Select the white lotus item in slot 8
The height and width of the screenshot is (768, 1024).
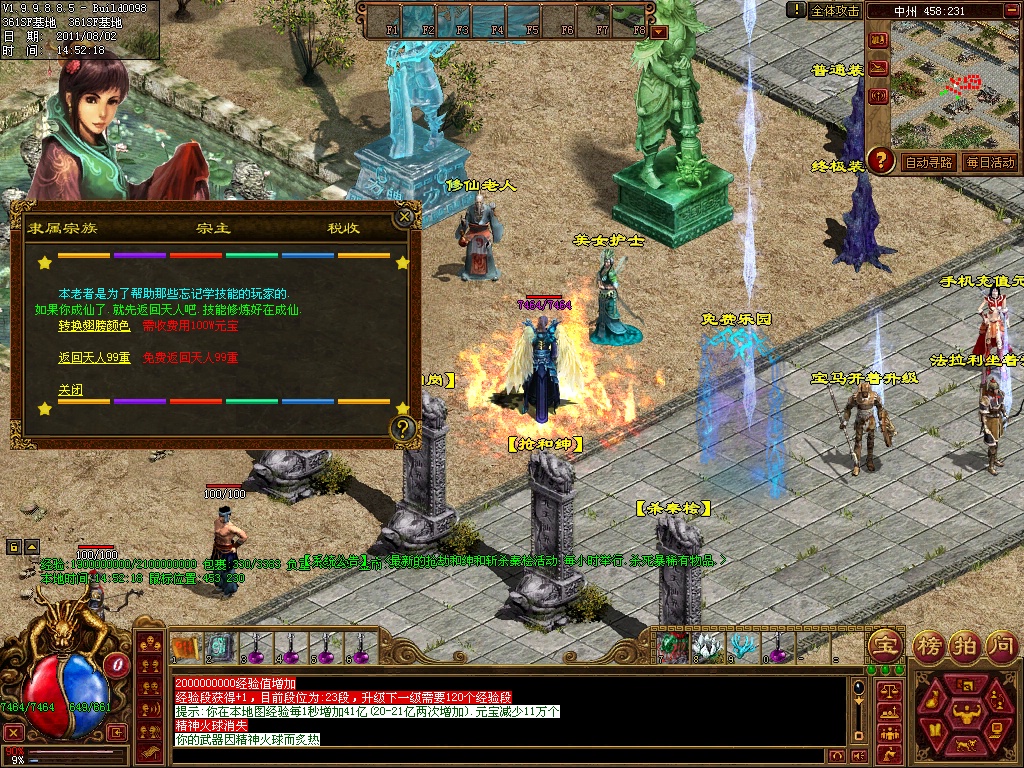(707, 647)
